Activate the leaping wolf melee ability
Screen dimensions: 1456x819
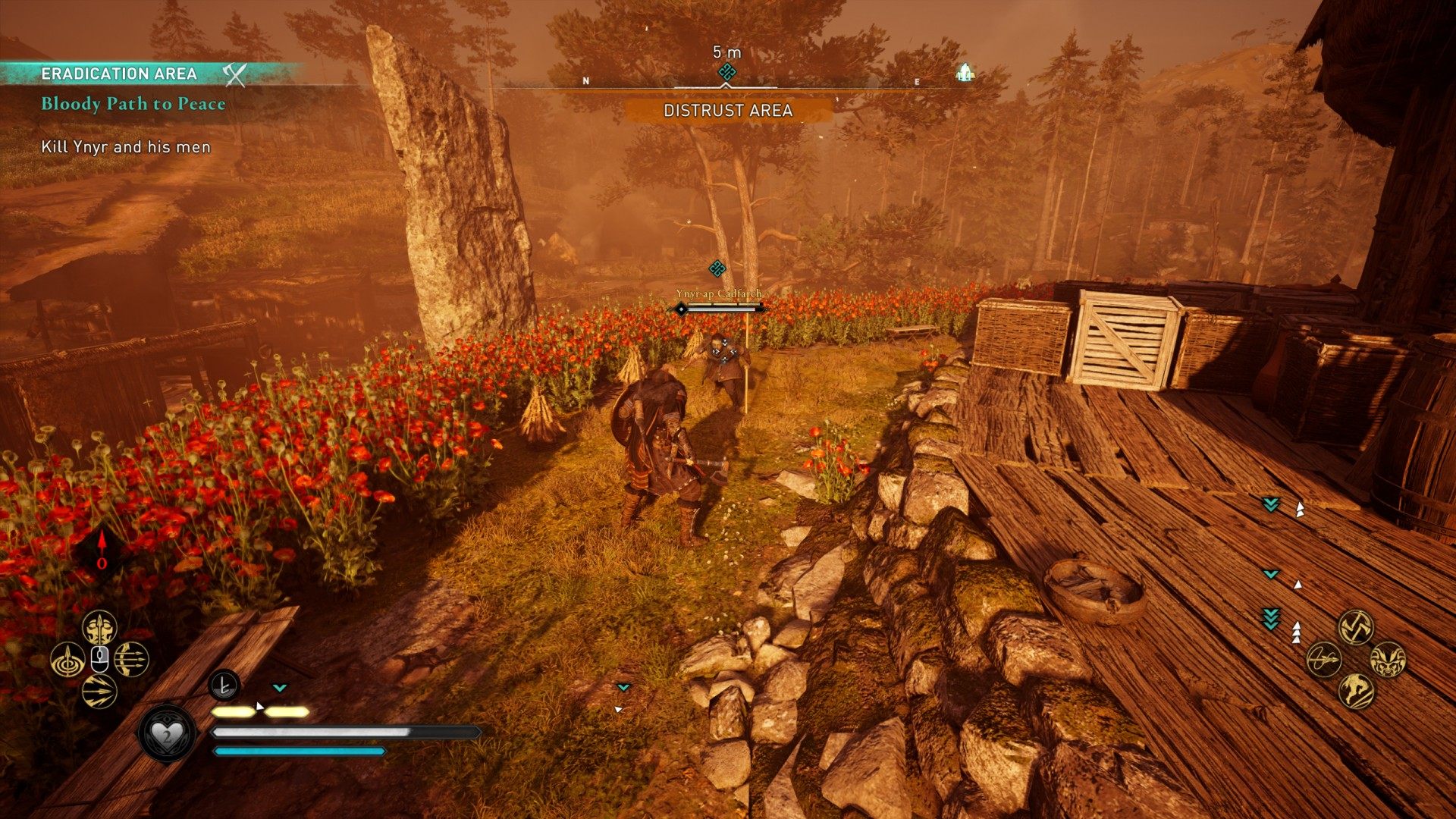coord(1356,691)
